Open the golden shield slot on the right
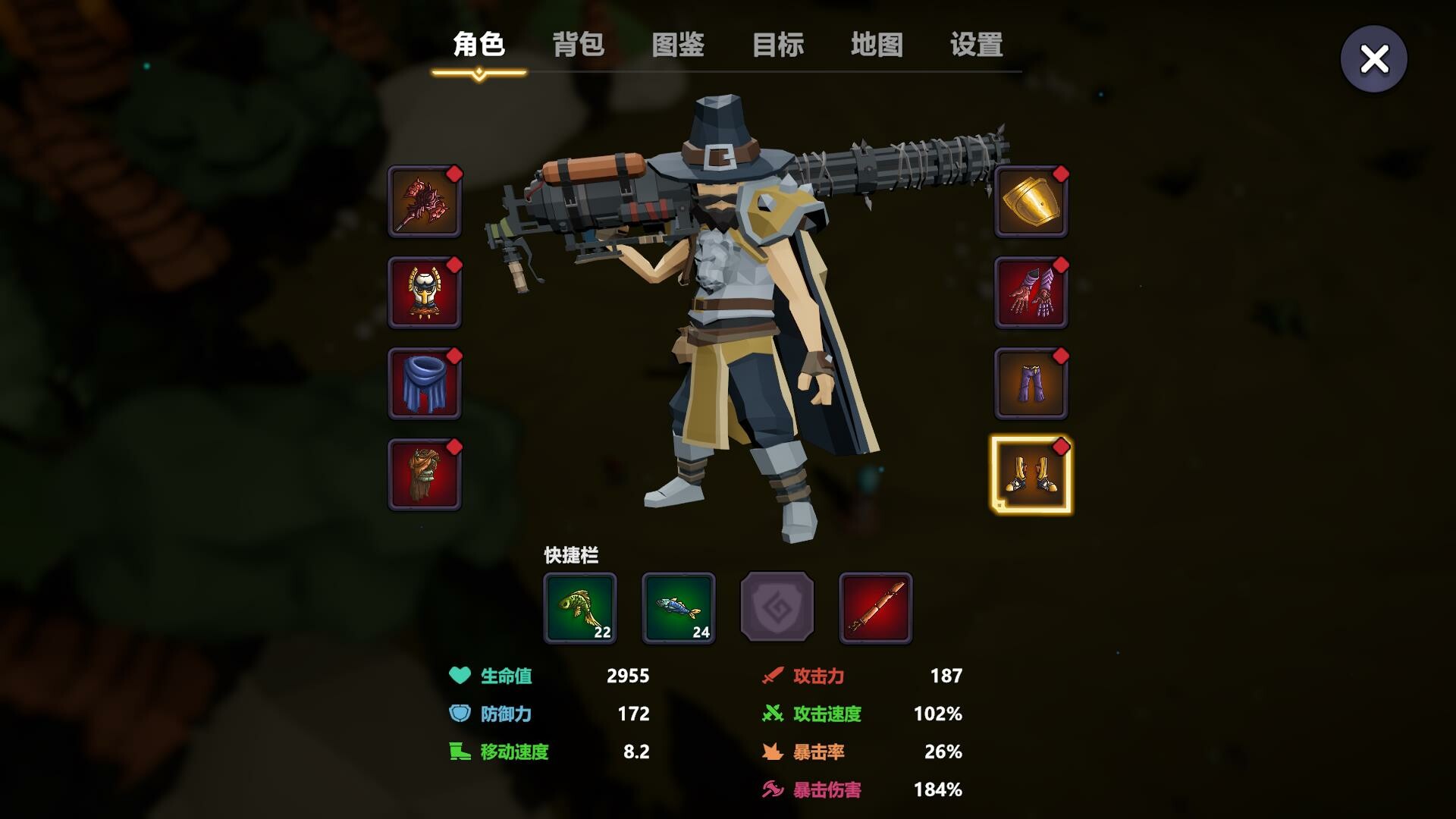1456x819 pixels. (x=1031, y=202)
